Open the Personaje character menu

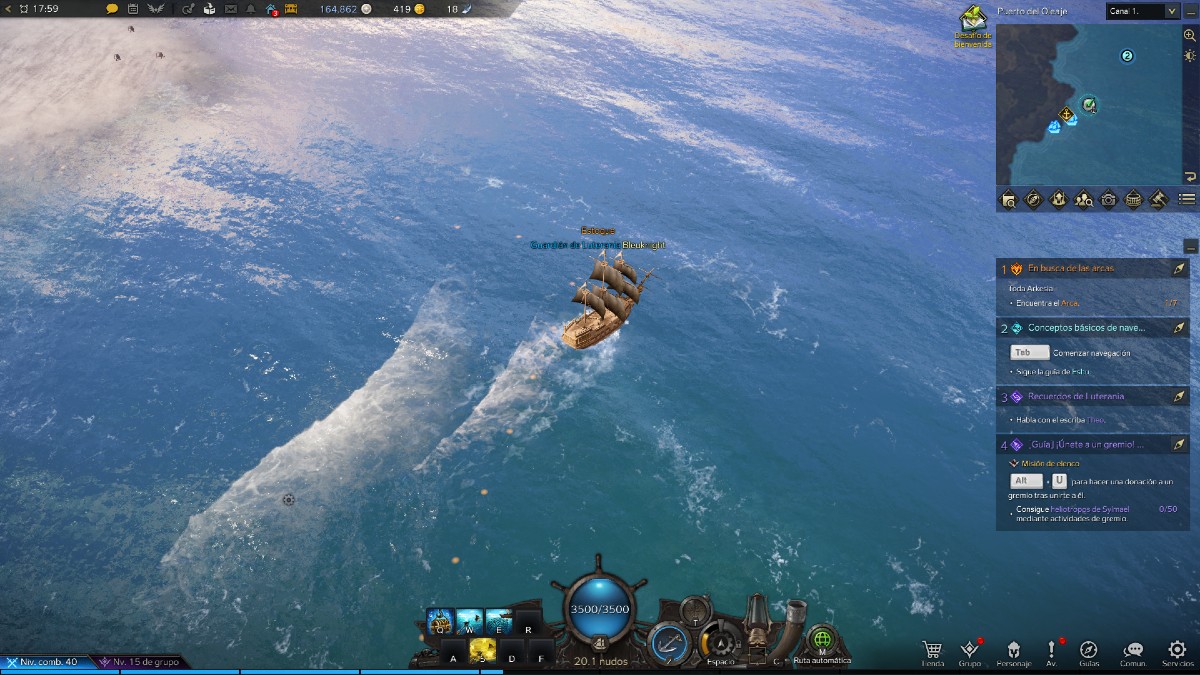point(1013,651)
